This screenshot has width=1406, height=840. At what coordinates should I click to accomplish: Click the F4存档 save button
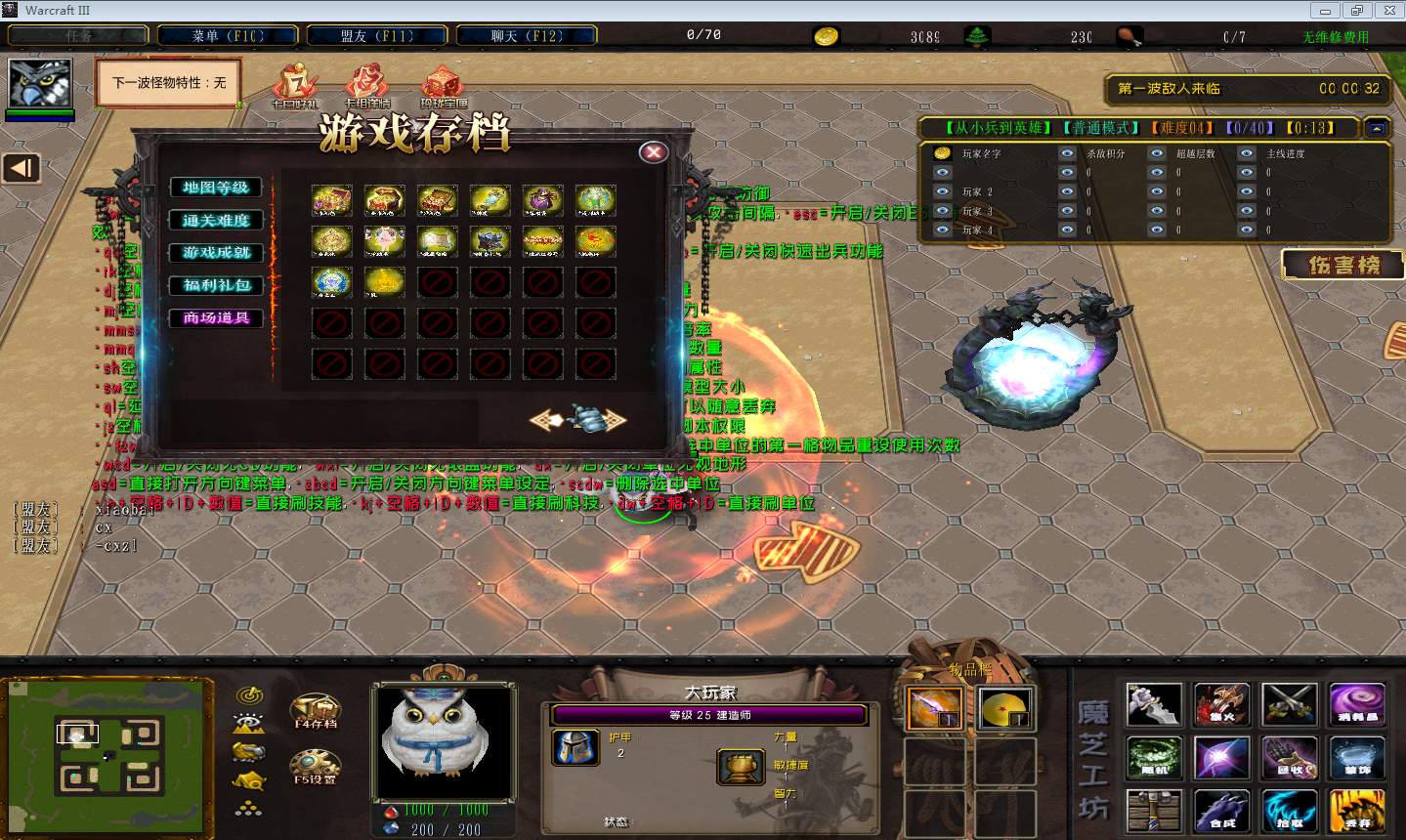pyautogui.click(x=315, y=711)
